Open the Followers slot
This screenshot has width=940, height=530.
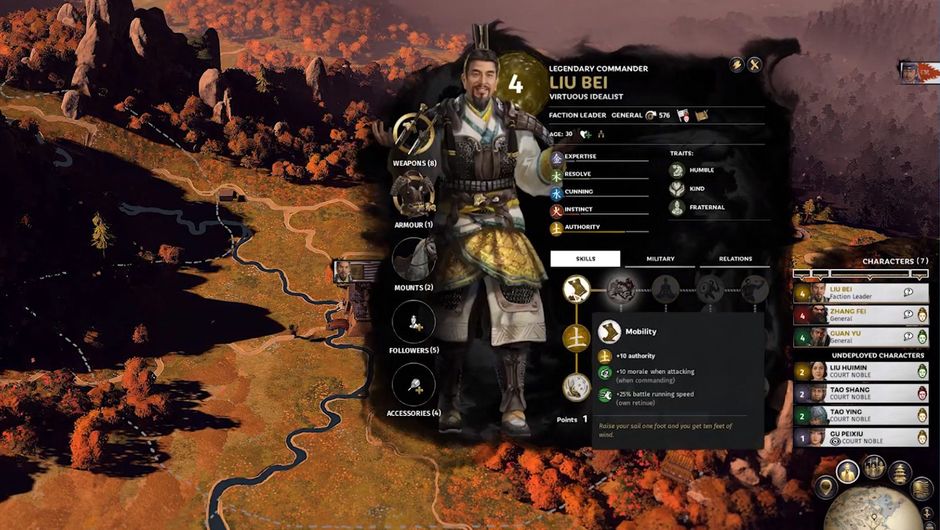[412, 322]
